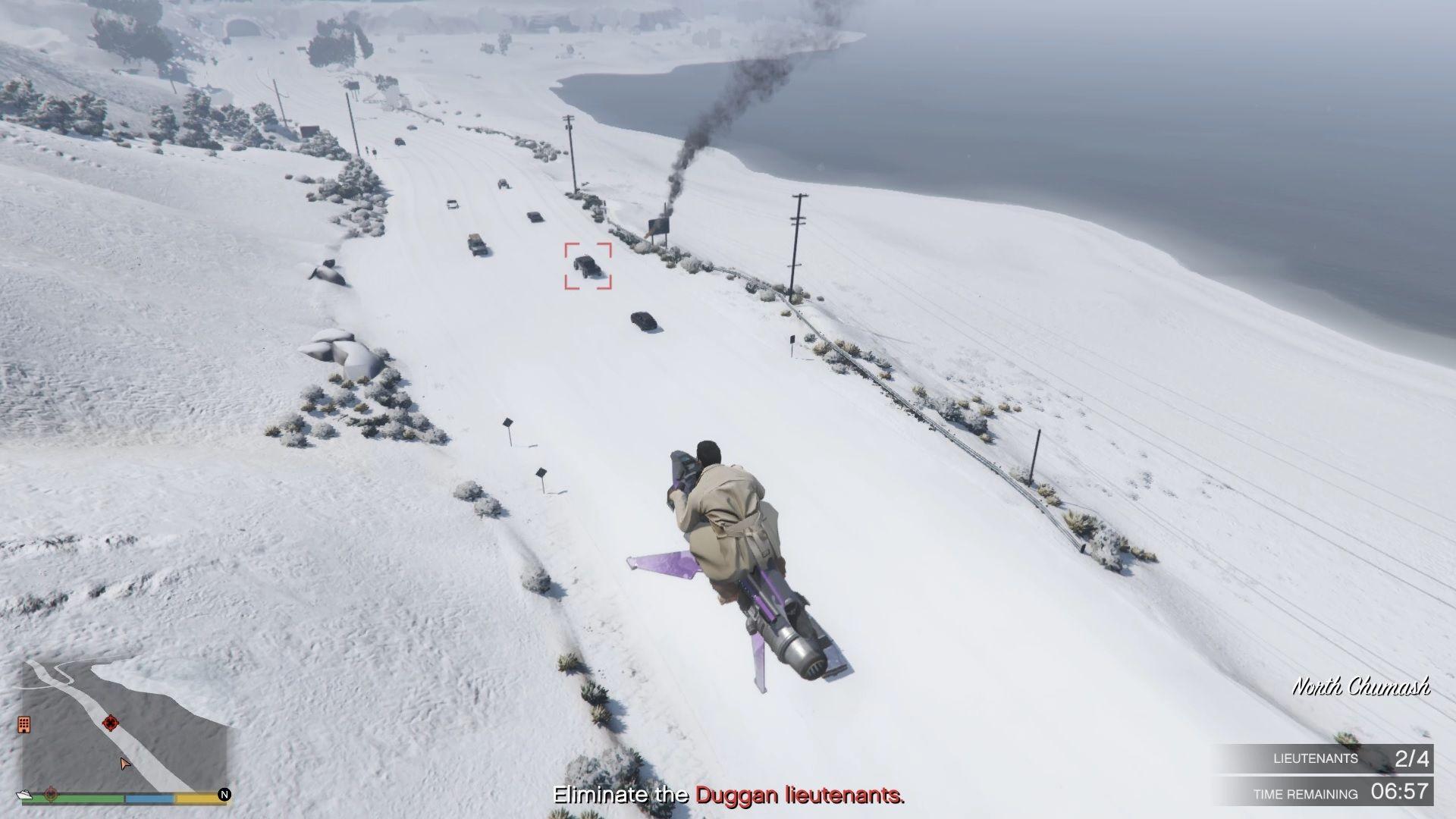Screen dimensions: 1456x819
Task: Click the red target blip on the minimap road
Action: click(x=111, y=722)
